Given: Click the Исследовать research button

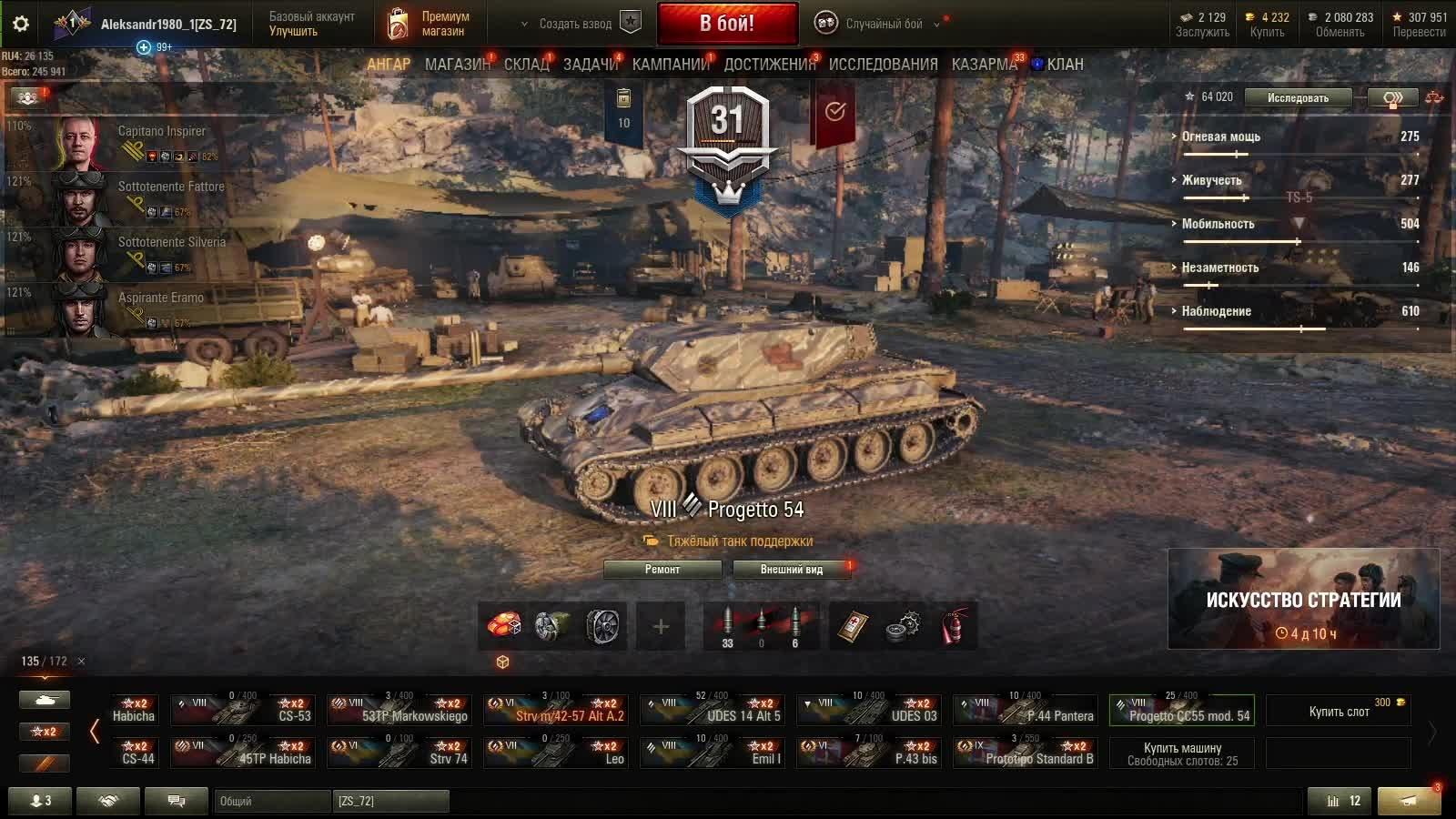Looking at the screenshot, I should [1298, 98].
